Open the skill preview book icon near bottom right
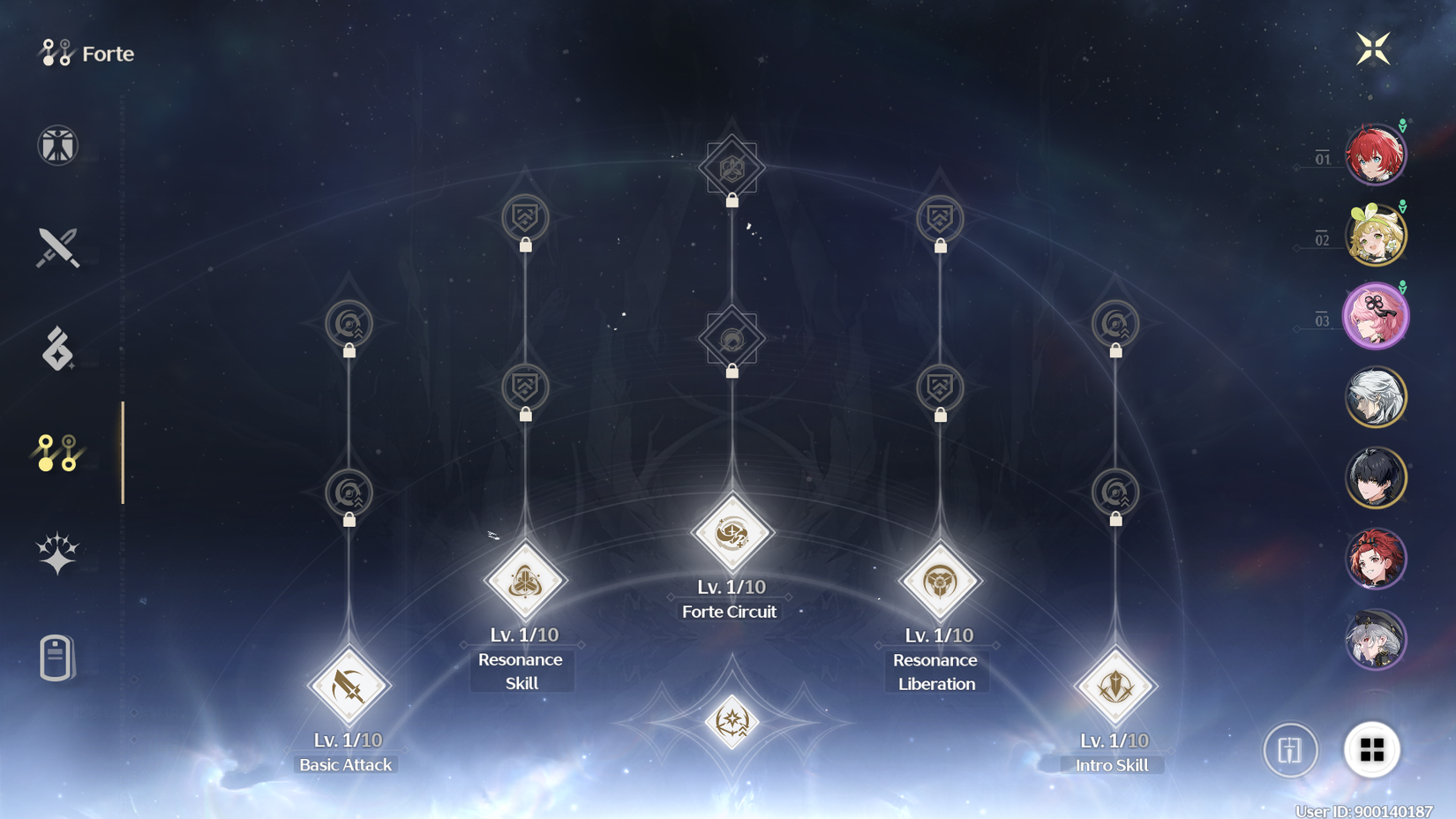This screenshot has height=819, width=1456. click(1291, 748)
